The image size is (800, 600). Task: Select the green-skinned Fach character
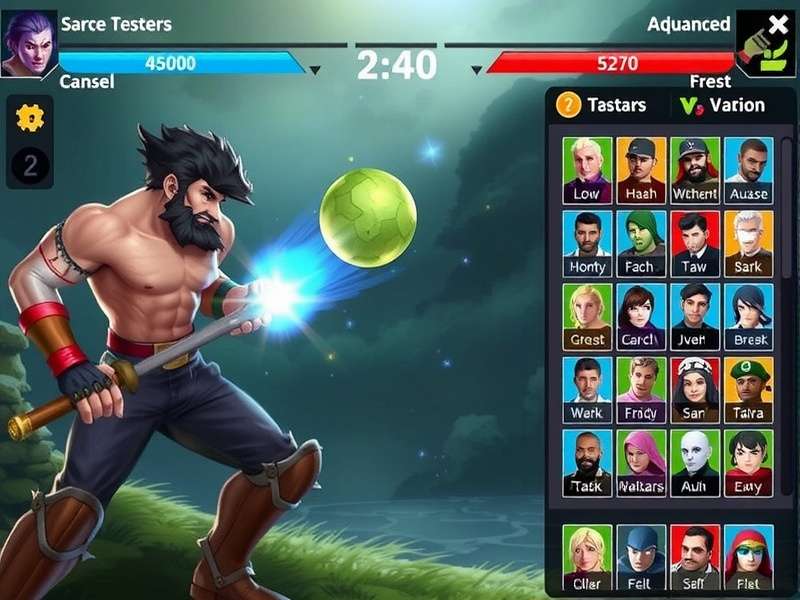coord(641,243)
